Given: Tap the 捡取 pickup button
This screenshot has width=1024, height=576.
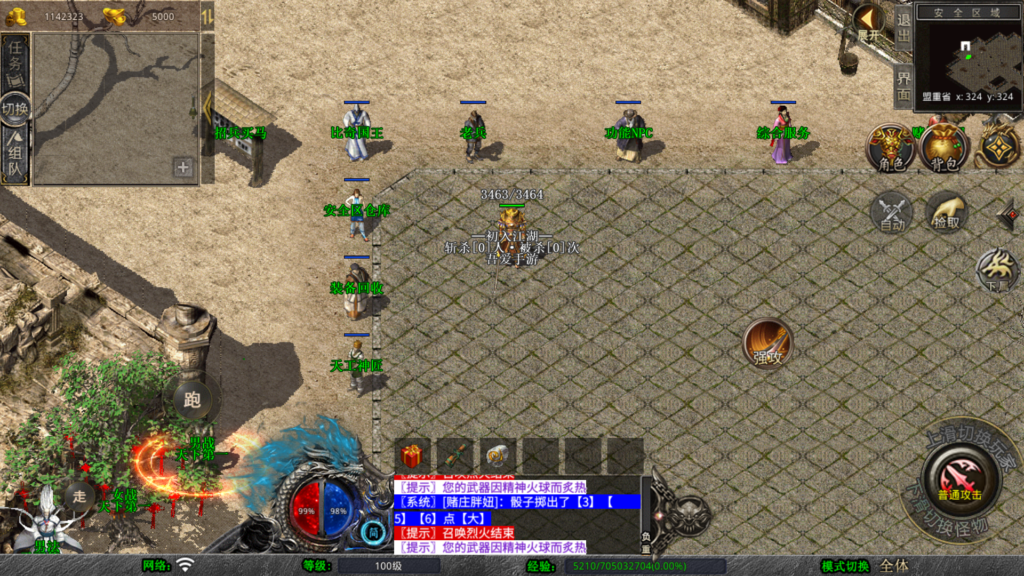Looking at the screenshot, I should click(x=945, y=212).
